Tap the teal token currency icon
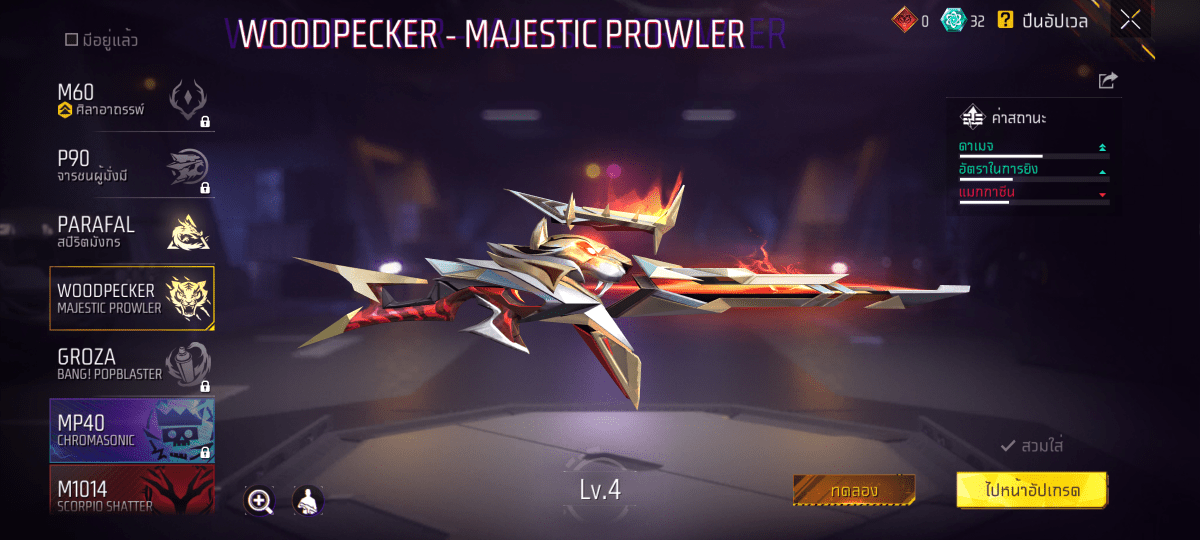Screen dimensions: 1200x540 pyautogui.click(x=956, y=20)
